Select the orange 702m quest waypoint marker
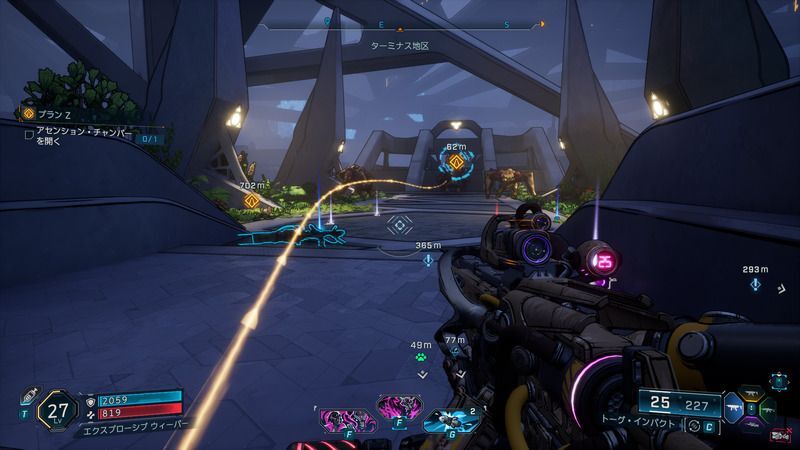The width and height of the screenshot is (800, 450). click(x=252, y=201)
